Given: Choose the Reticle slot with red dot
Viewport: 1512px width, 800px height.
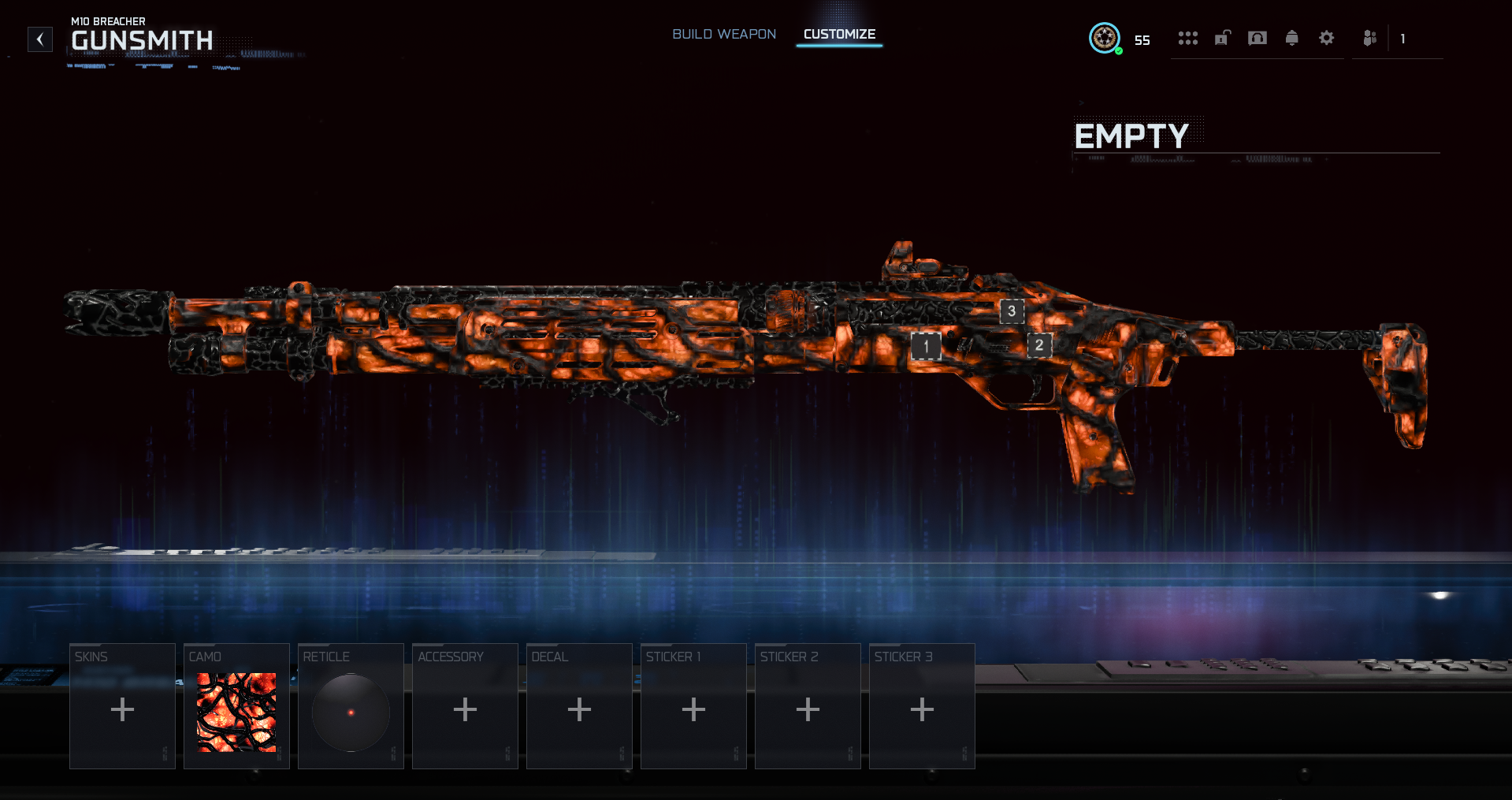Looking at the screenshot, I should coord(351,706).
